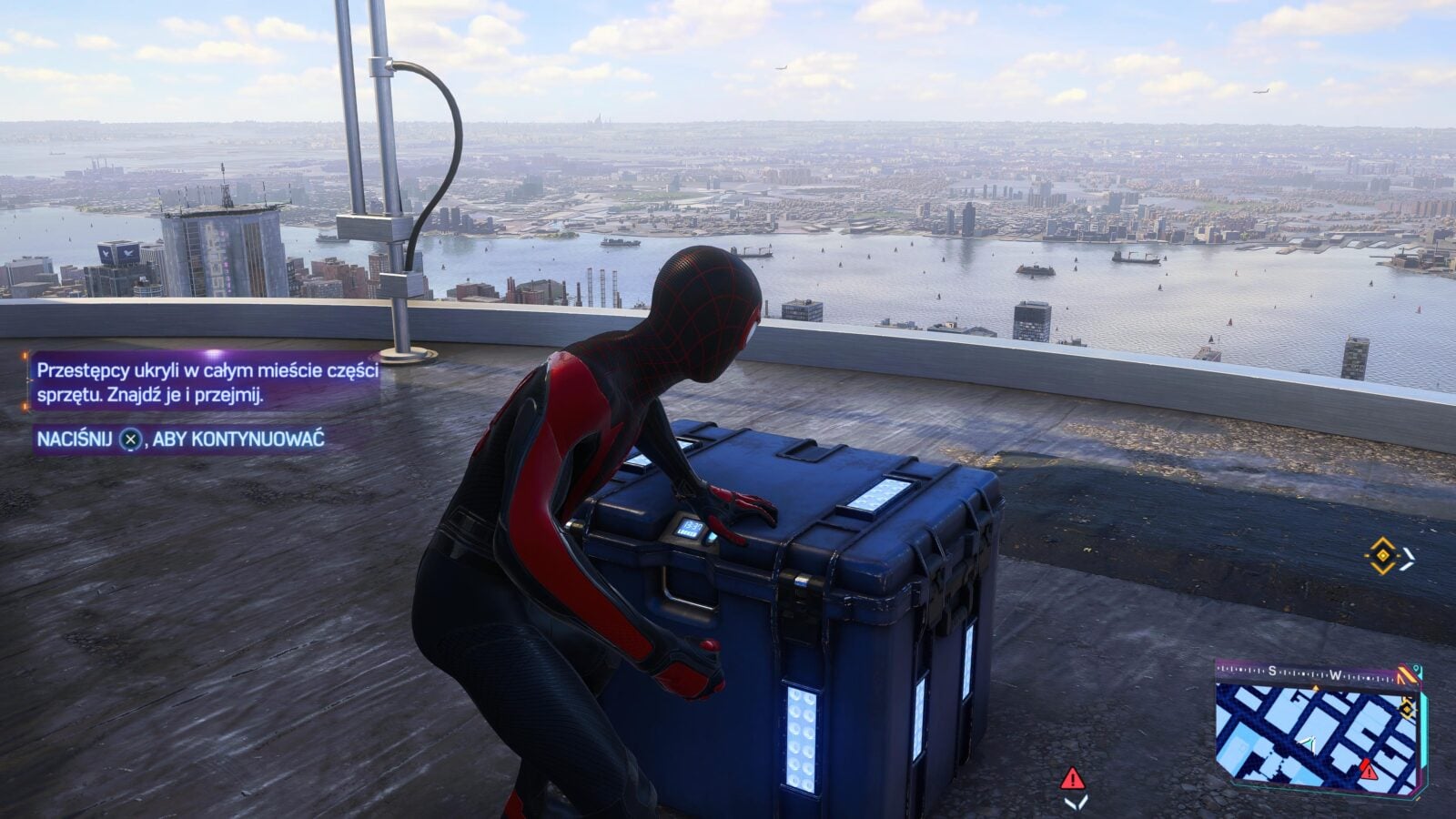
Task: Open the city minimap
Action: [x=1312, y=737]
